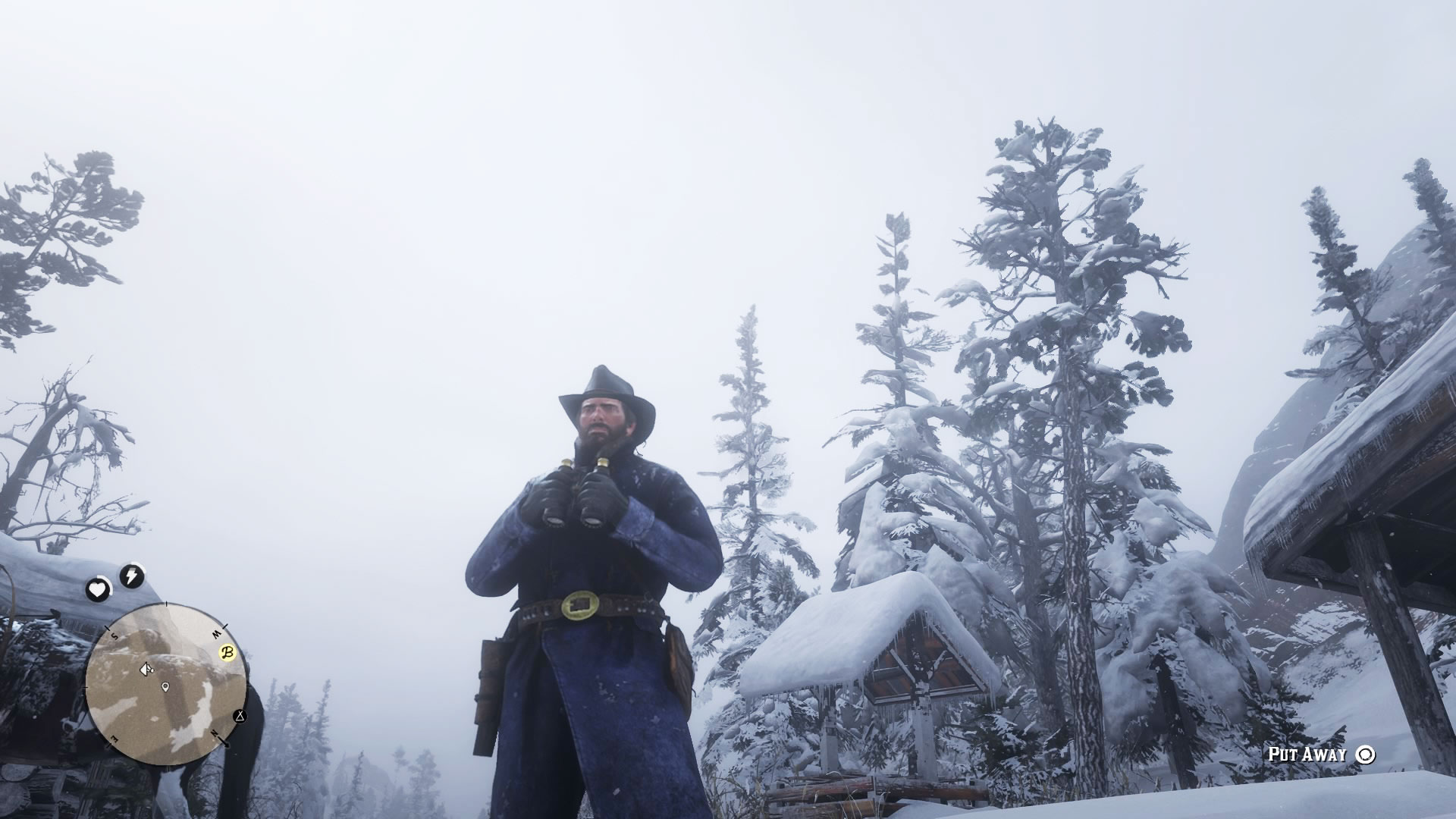Click the heart-shaped health core icon
This screenshot has height=819, width=1456.
pyautogui.click(x=97, y=588)
